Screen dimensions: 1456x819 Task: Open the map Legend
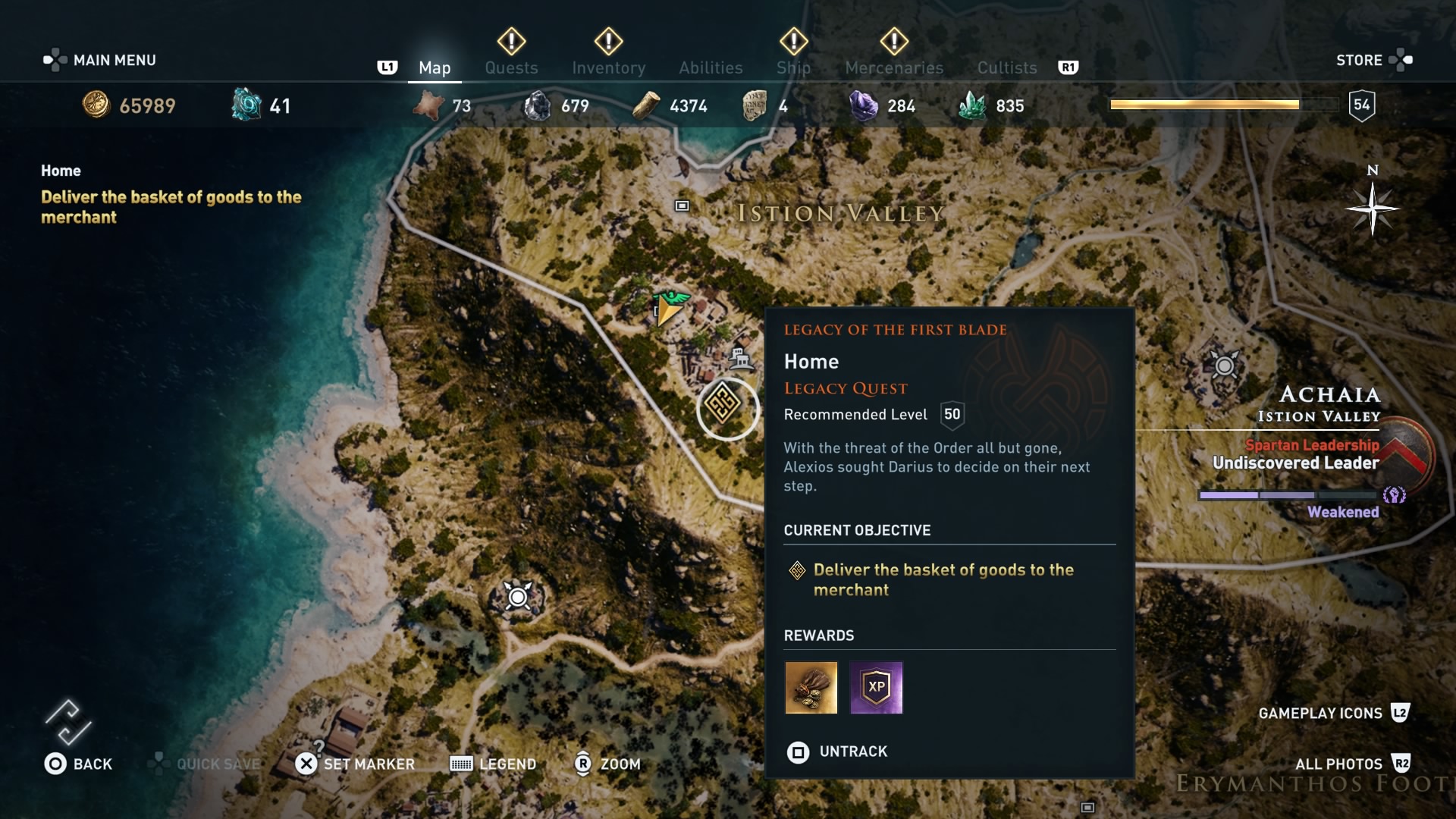(x=493, y=764)
